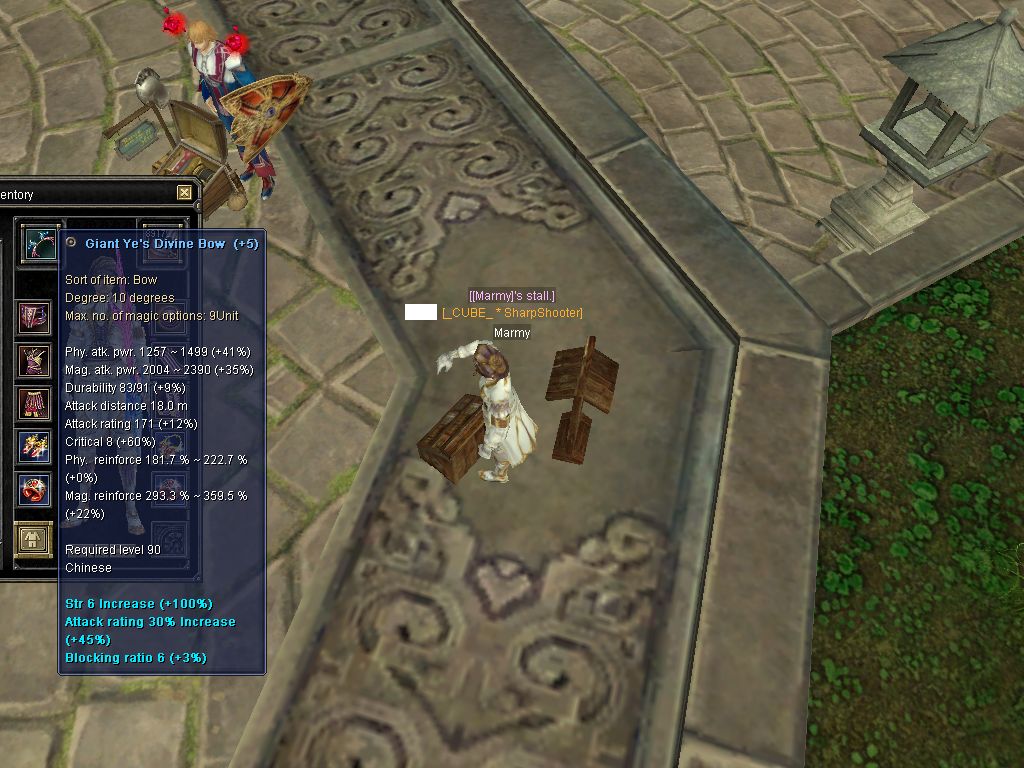Viewport: 1024px width, 768px height.
Task: Select the equipped Giant Ye's Divine Bow slot
Action: [x=40, y=243]
